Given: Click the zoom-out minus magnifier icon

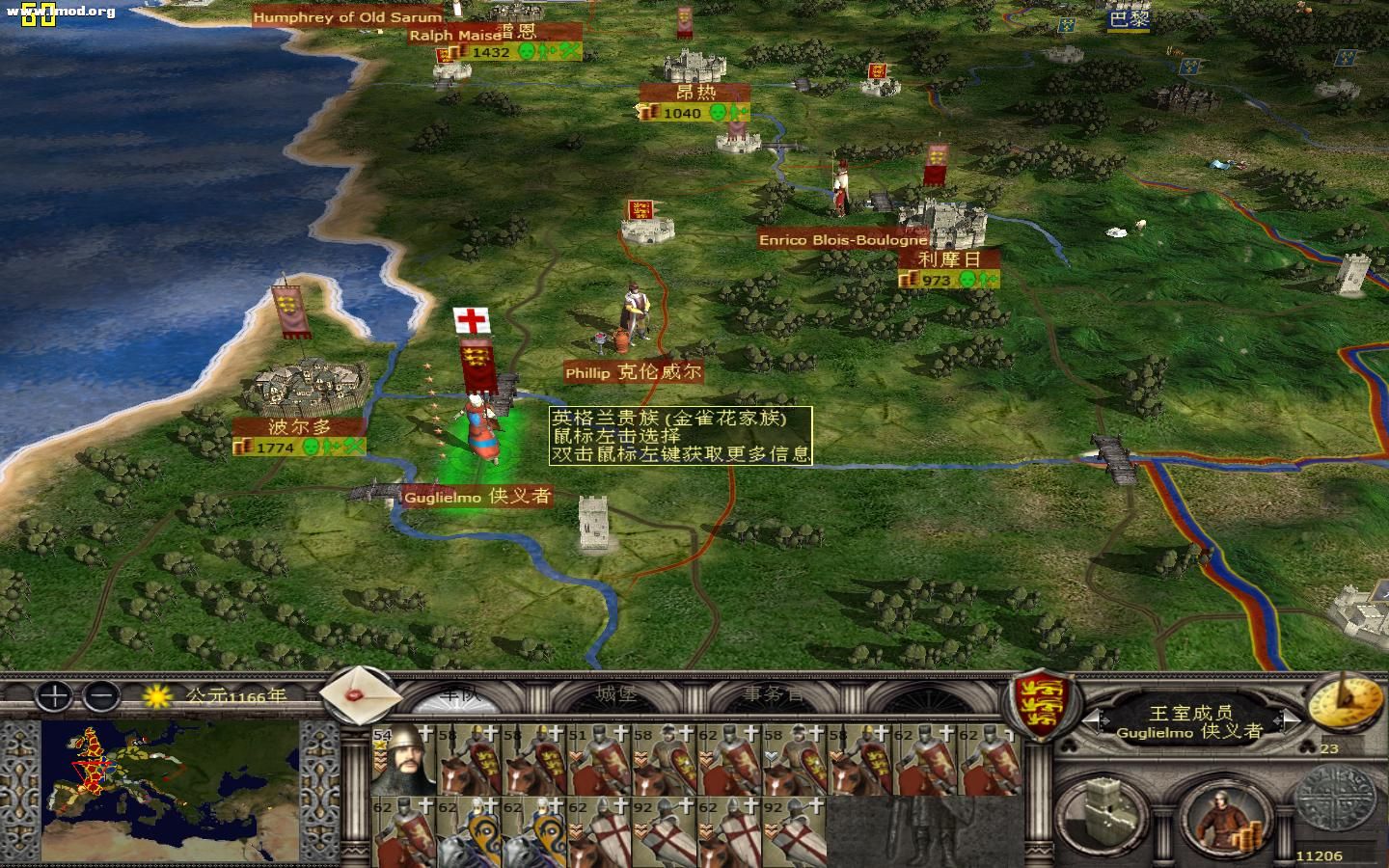Looking at the screenshot, I should click(103, 696).
